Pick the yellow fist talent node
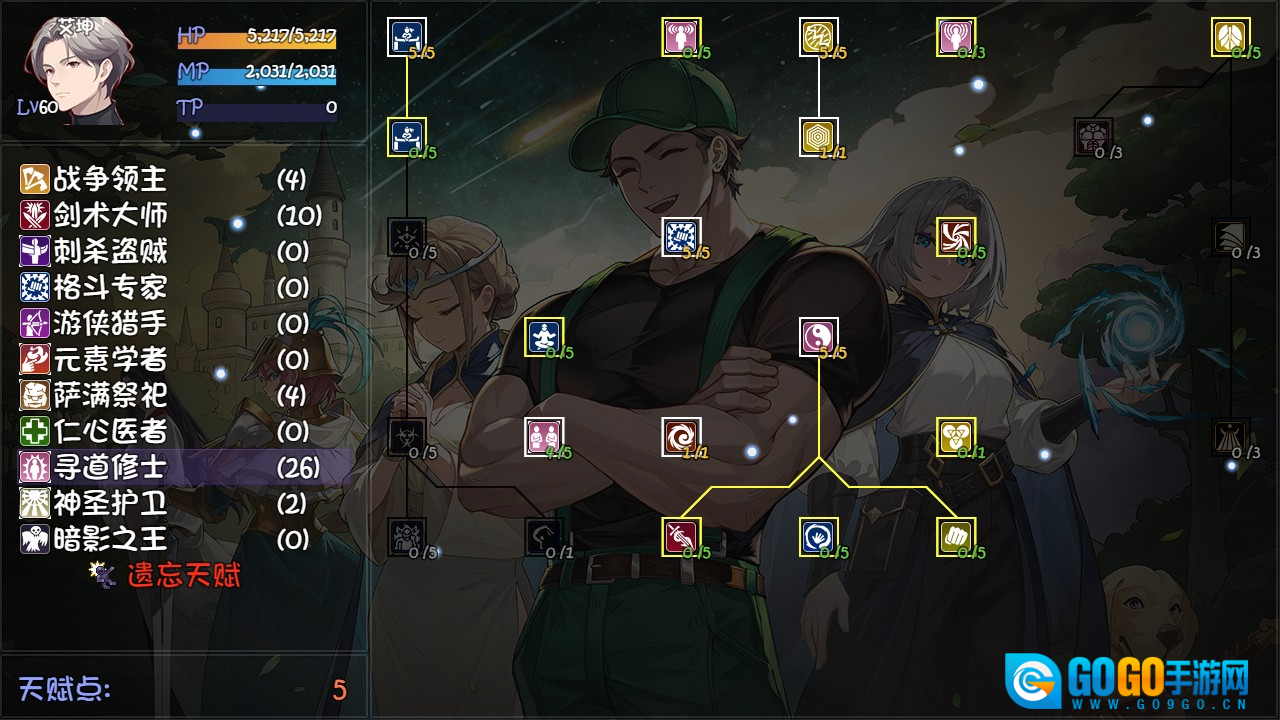The image size is (1280, 720). pos(956,537)
